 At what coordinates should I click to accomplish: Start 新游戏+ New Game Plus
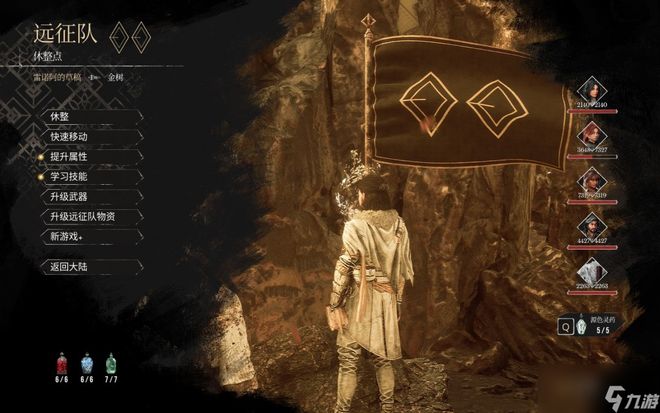68,236
